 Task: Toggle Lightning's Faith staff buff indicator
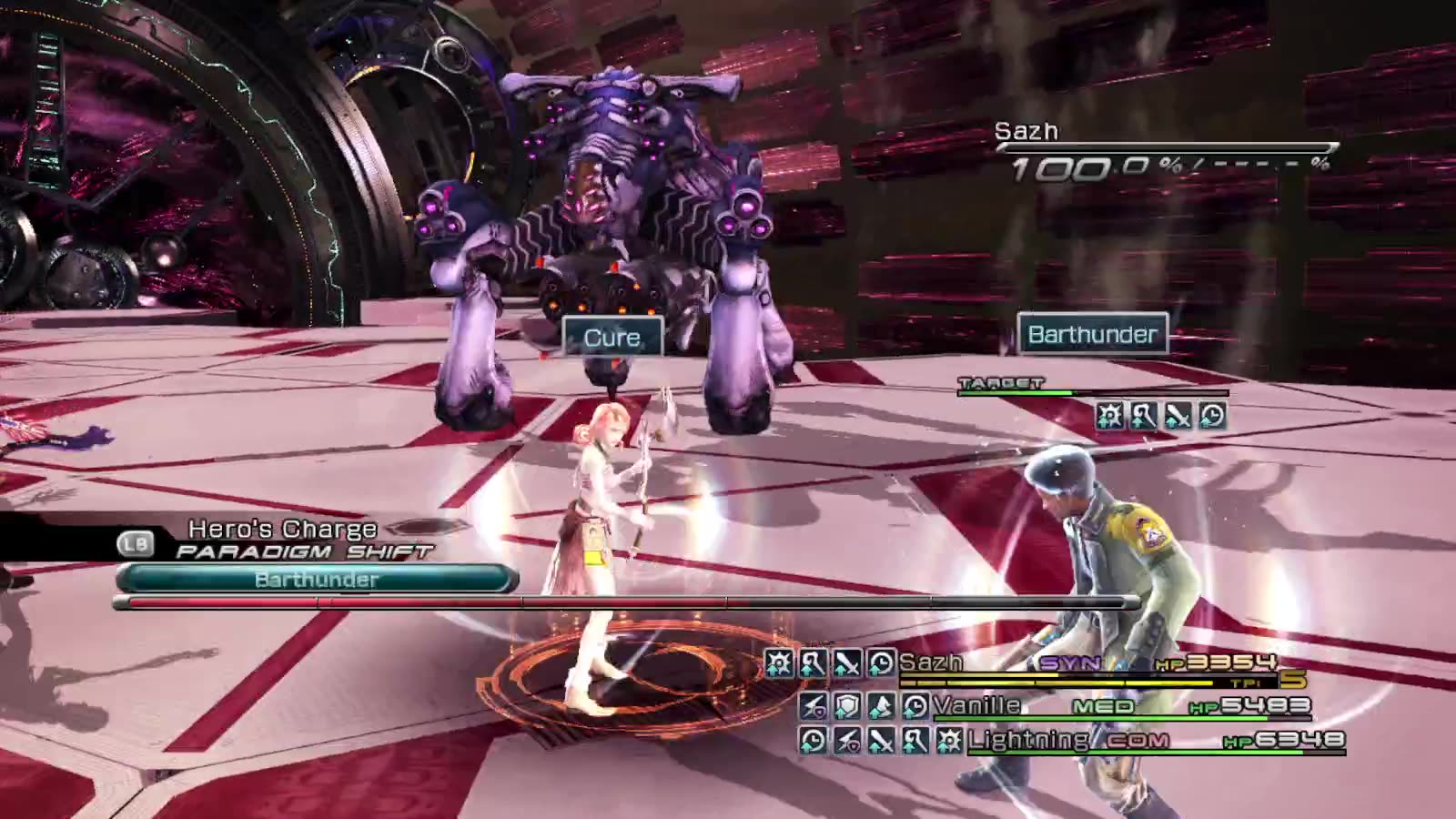pyautogui.click(x=912, y=741)
